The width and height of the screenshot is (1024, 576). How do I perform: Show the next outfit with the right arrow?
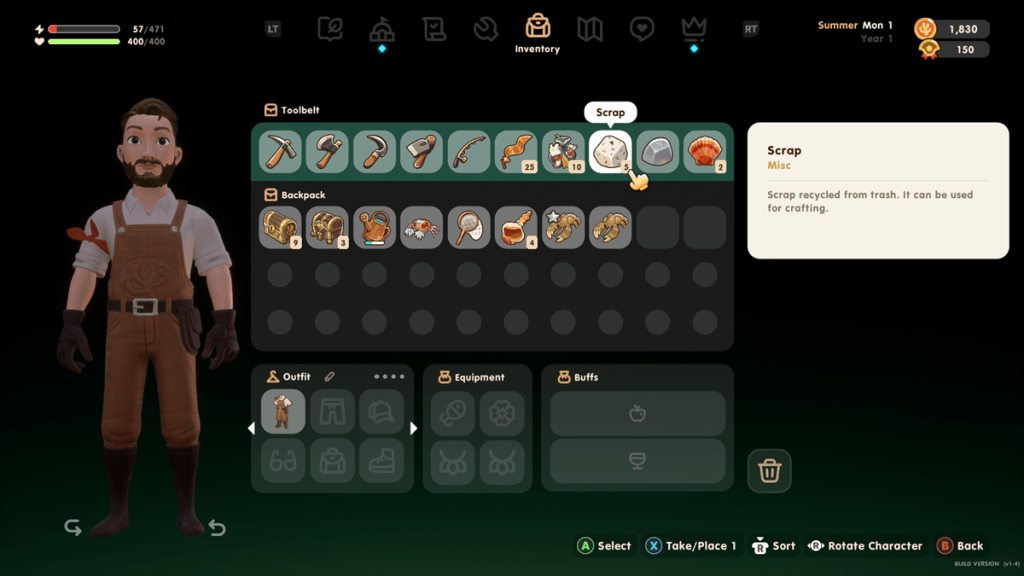pyautogui.click(x=413, y=428)
